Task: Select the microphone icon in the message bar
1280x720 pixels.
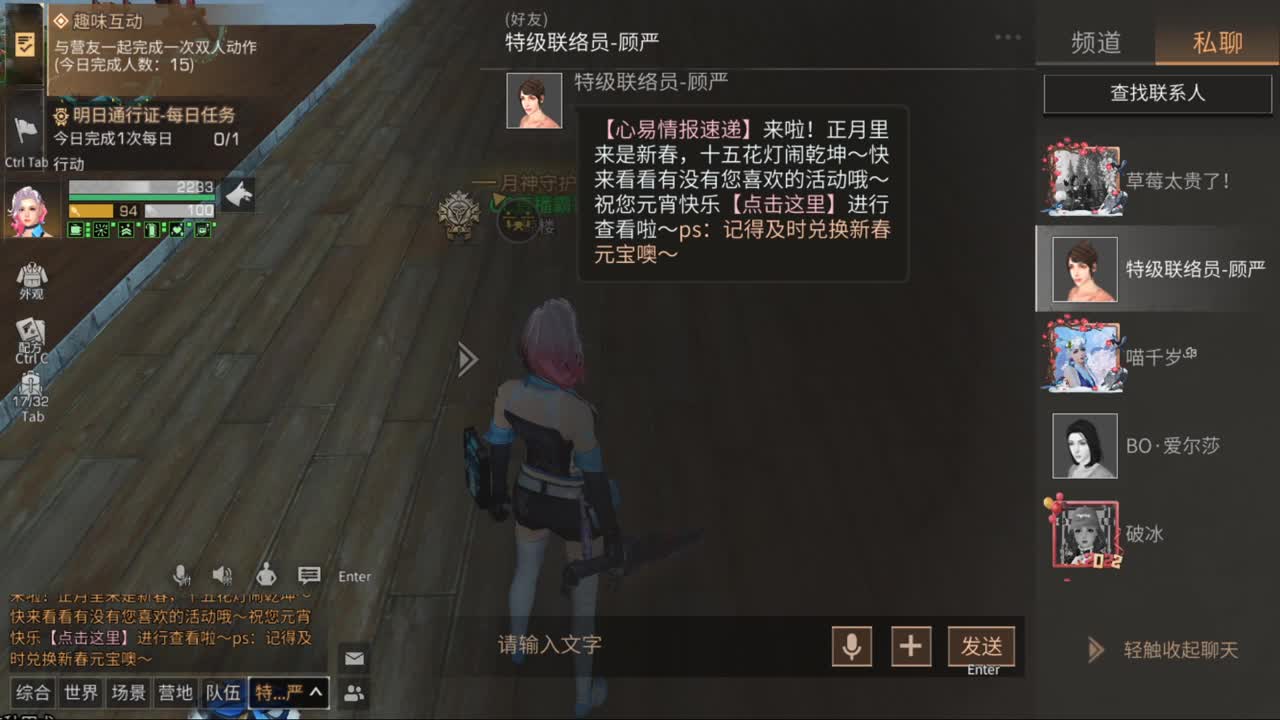Action: point(855,647)
